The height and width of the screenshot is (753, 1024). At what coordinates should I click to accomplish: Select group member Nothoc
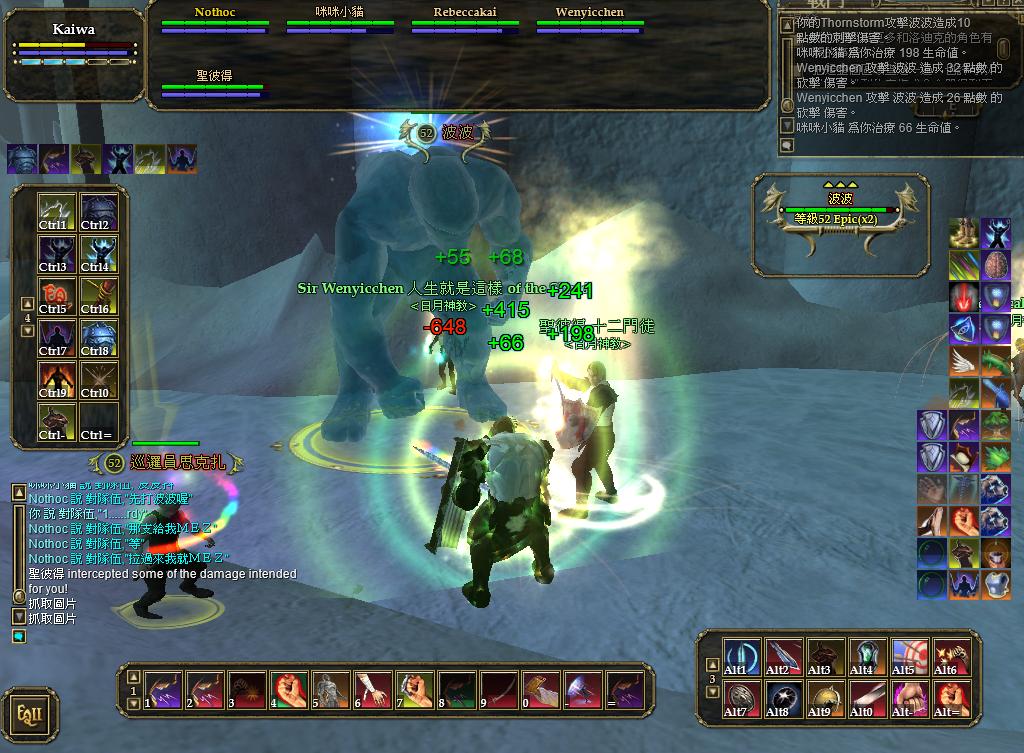215,19
